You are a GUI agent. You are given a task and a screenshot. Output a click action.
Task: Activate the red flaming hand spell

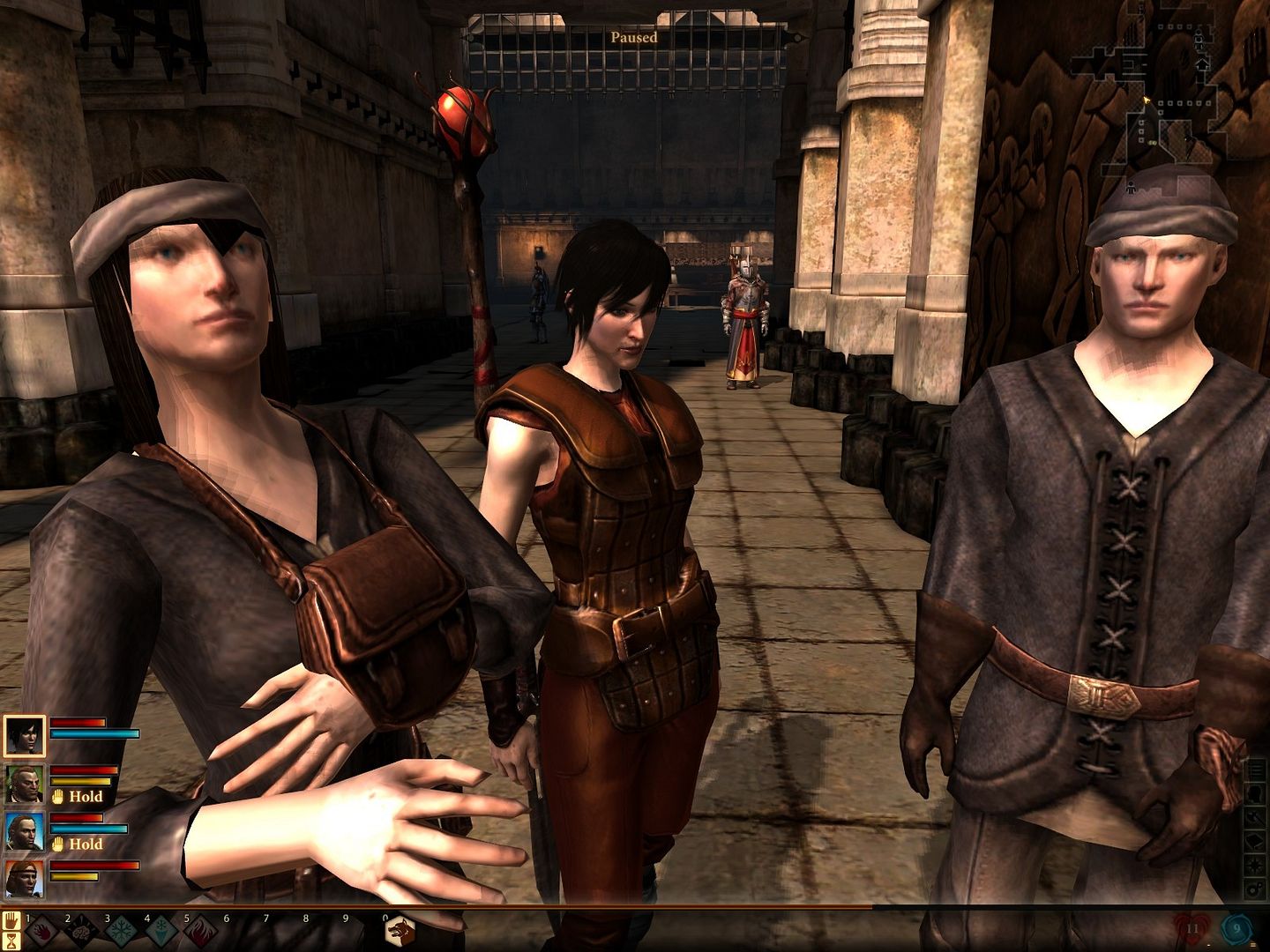pyautogui.click(x=41, y=933)
